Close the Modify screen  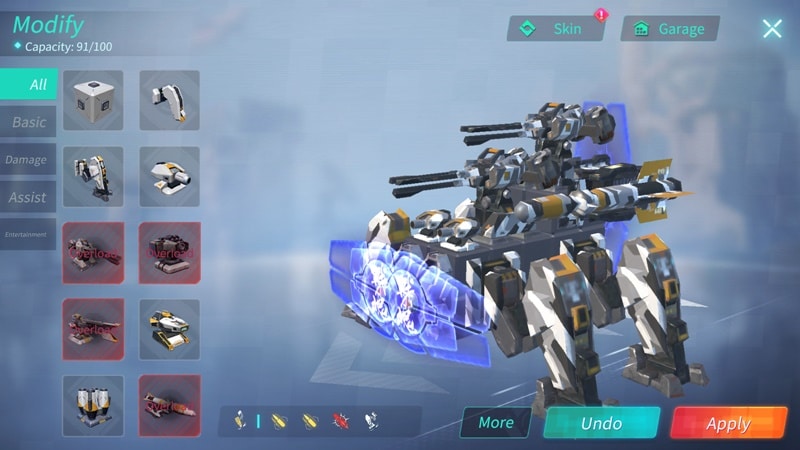pyautogui.click(x=772, y=28)
